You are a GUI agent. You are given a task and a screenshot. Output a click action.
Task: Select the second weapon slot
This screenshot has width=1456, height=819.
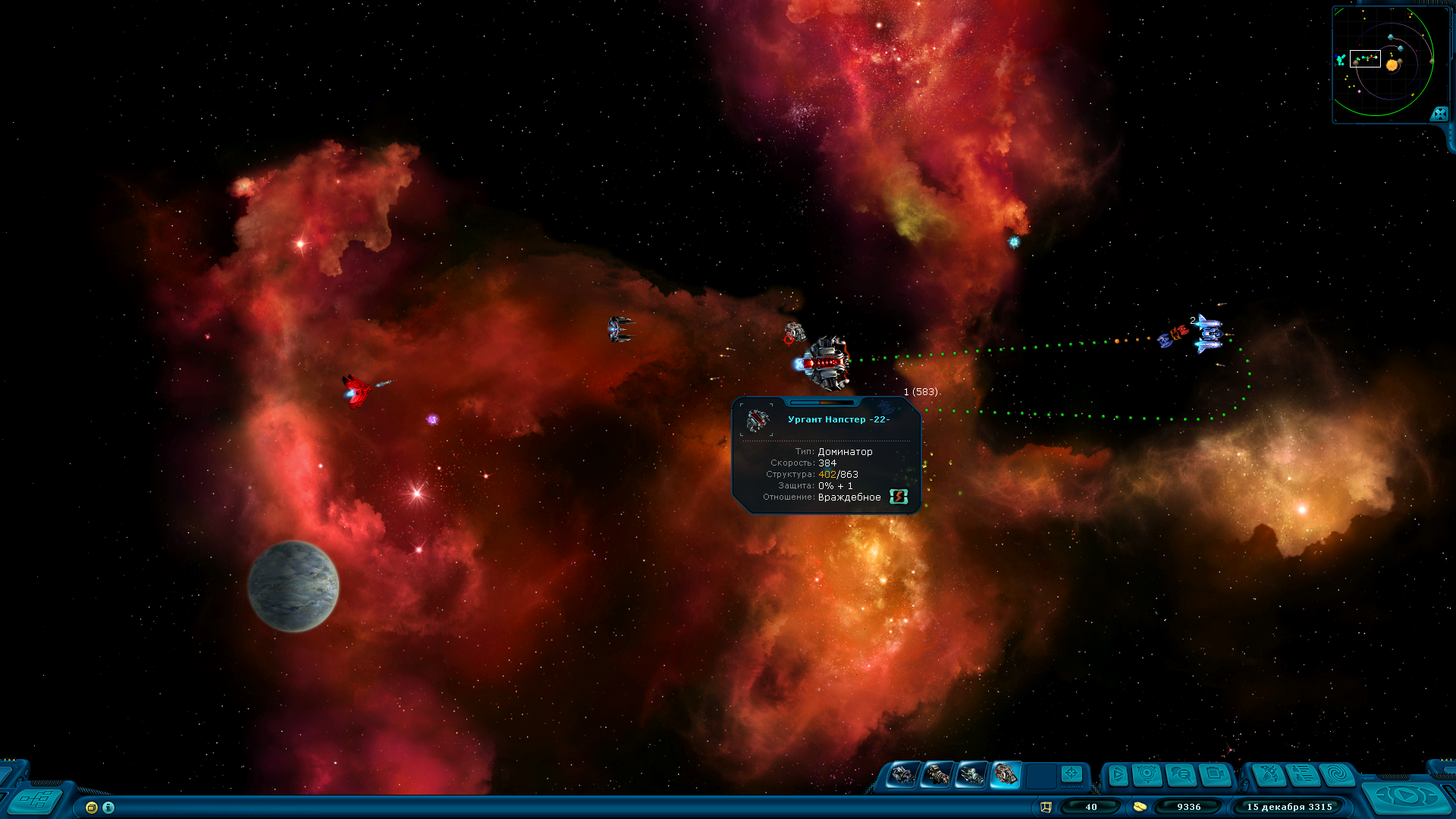(937, 775)
